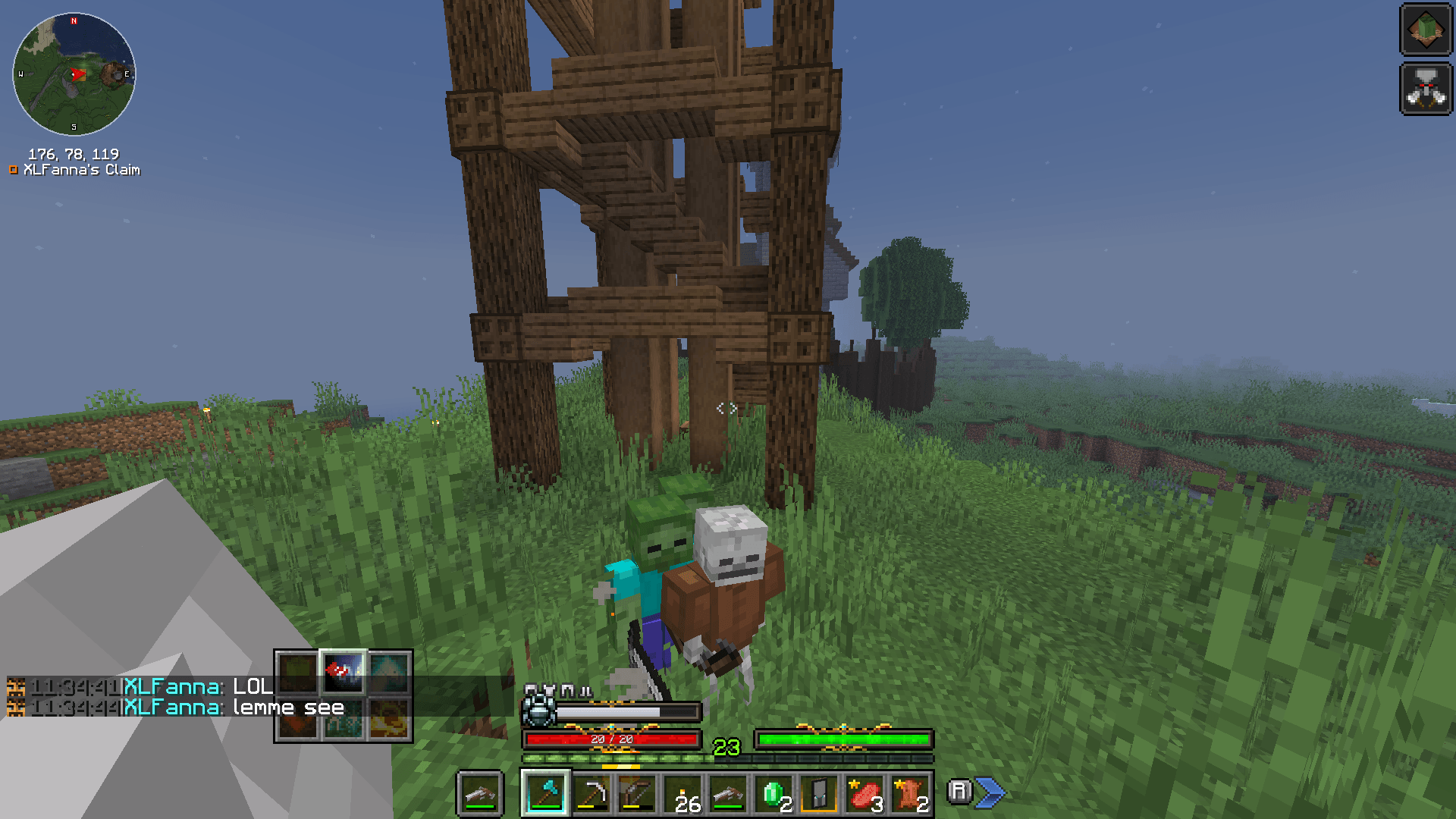The height and width of the screenshot is (819, 1456).
Task: Expand XLFanna's Claim label under the minimap
Action: [x=76, y=170]
